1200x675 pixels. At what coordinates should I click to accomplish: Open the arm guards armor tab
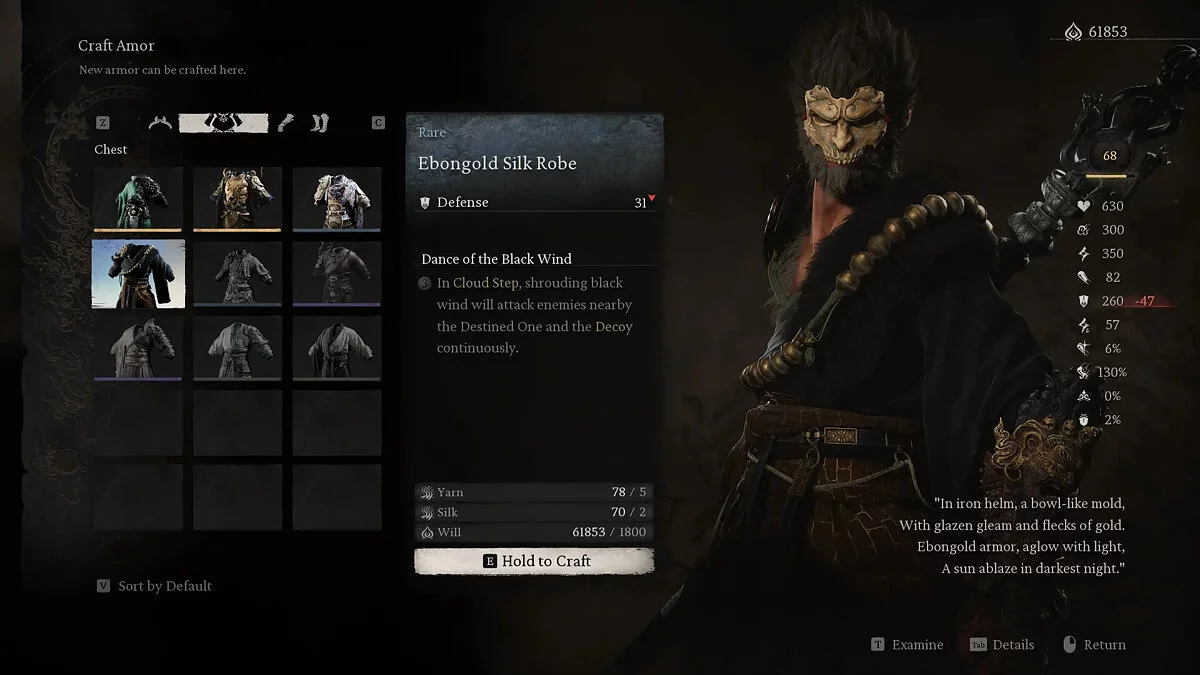(286, 123)
